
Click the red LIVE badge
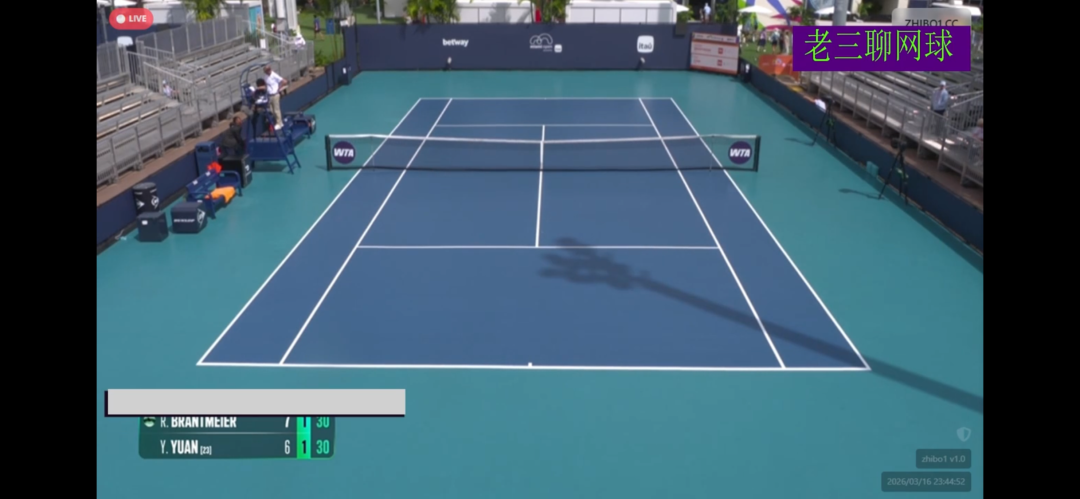131,18
